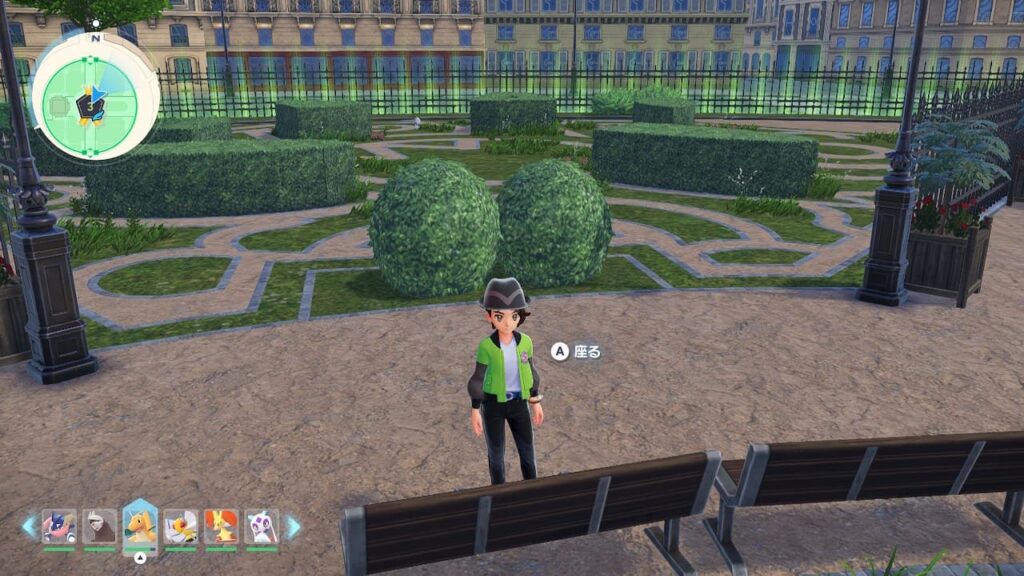This screenshot has height=576, width=1024.
Task: Choose the white-winged yellow Pokémon party slot
Action: click(181, 526)
